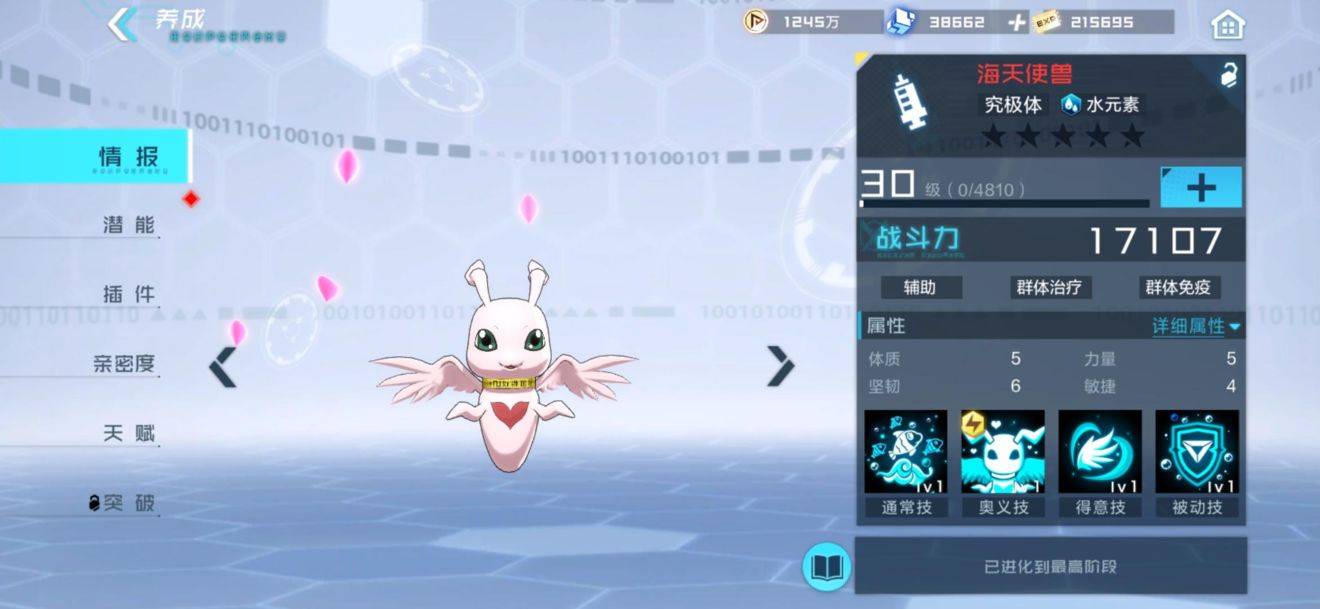
Task: Open the 潜能 tab
Action: point(129,225)
